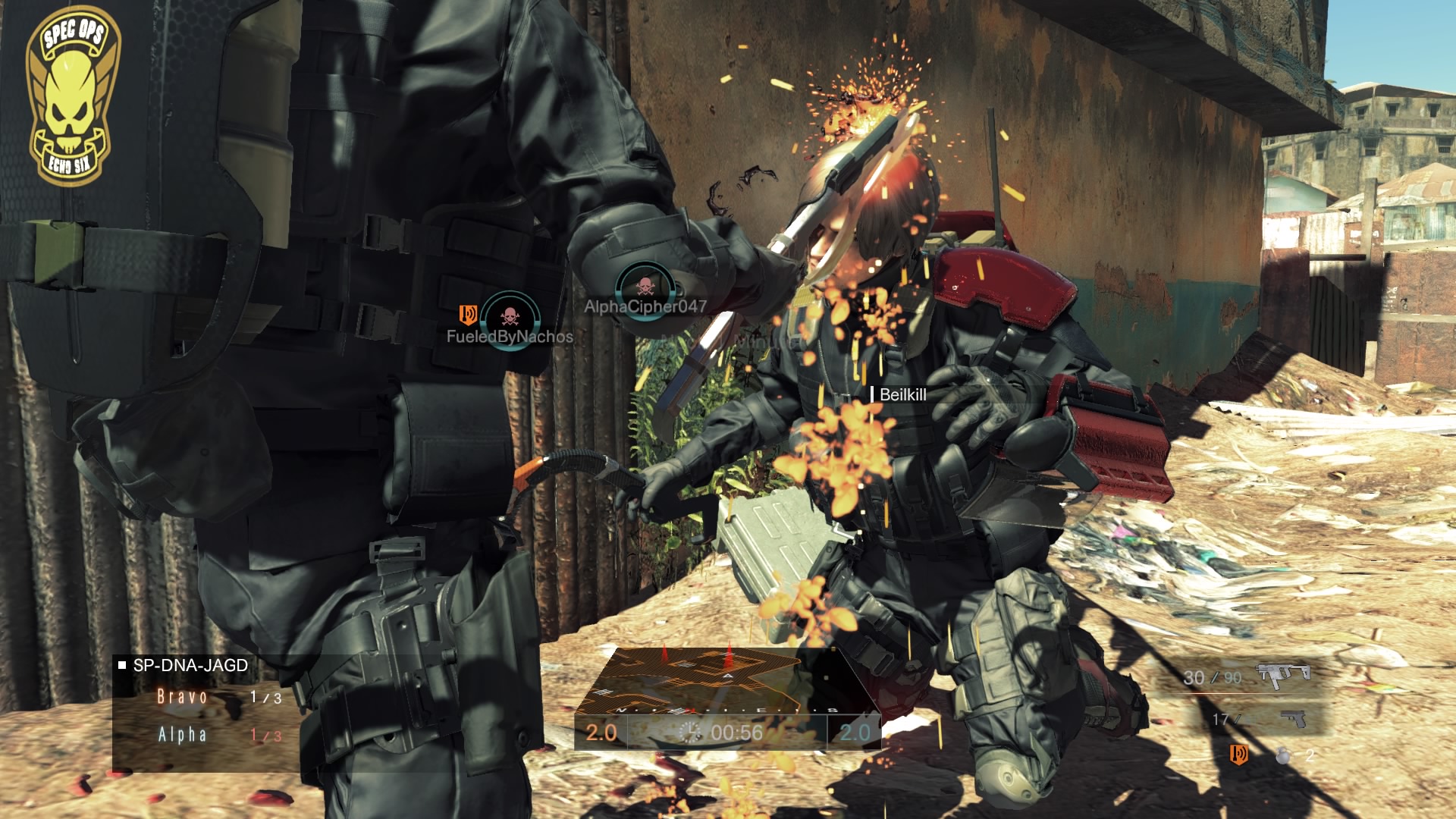Expand the SP-DNA-JAGD objective panel
The image size is (1456, 819).
190,665
